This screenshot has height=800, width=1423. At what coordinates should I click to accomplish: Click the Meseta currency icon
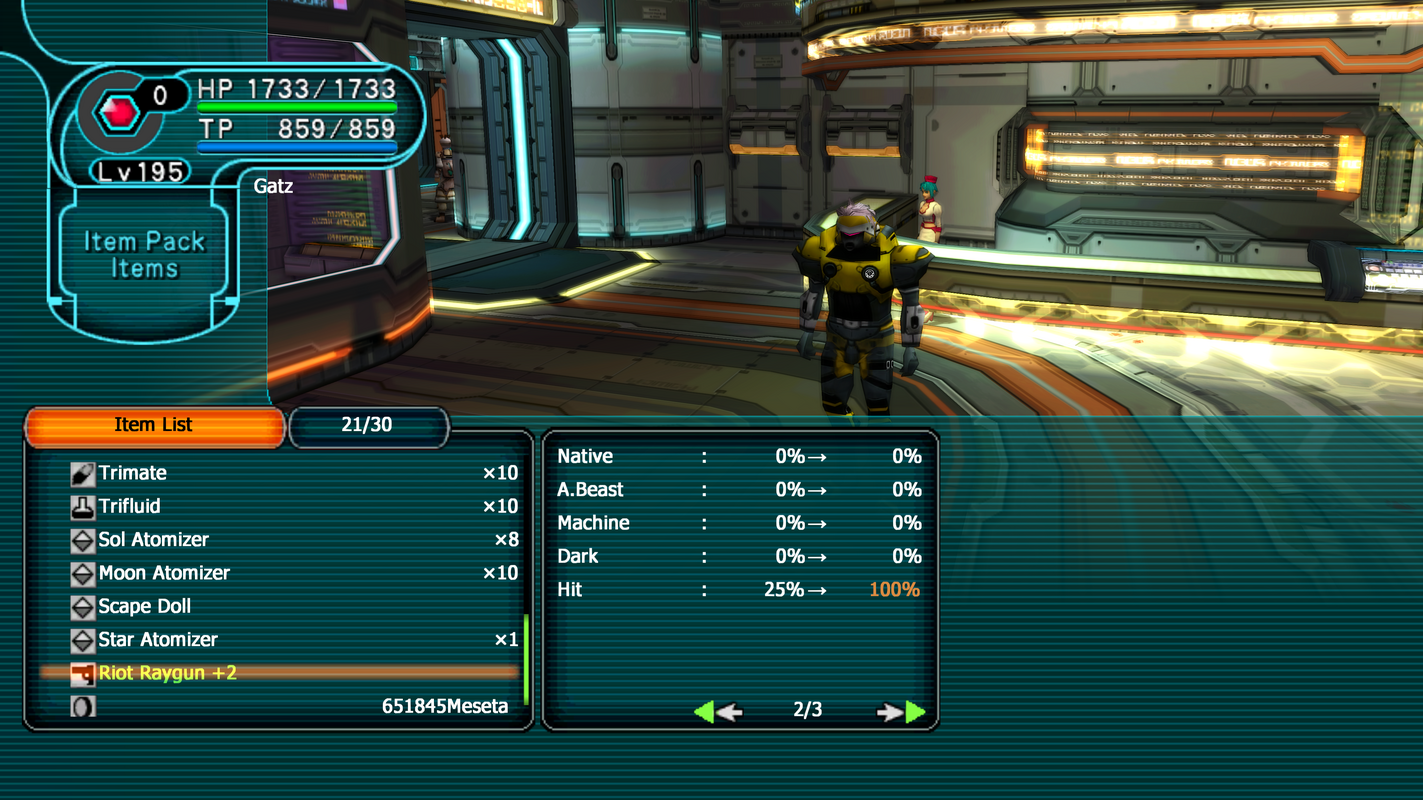pos(85,706)
